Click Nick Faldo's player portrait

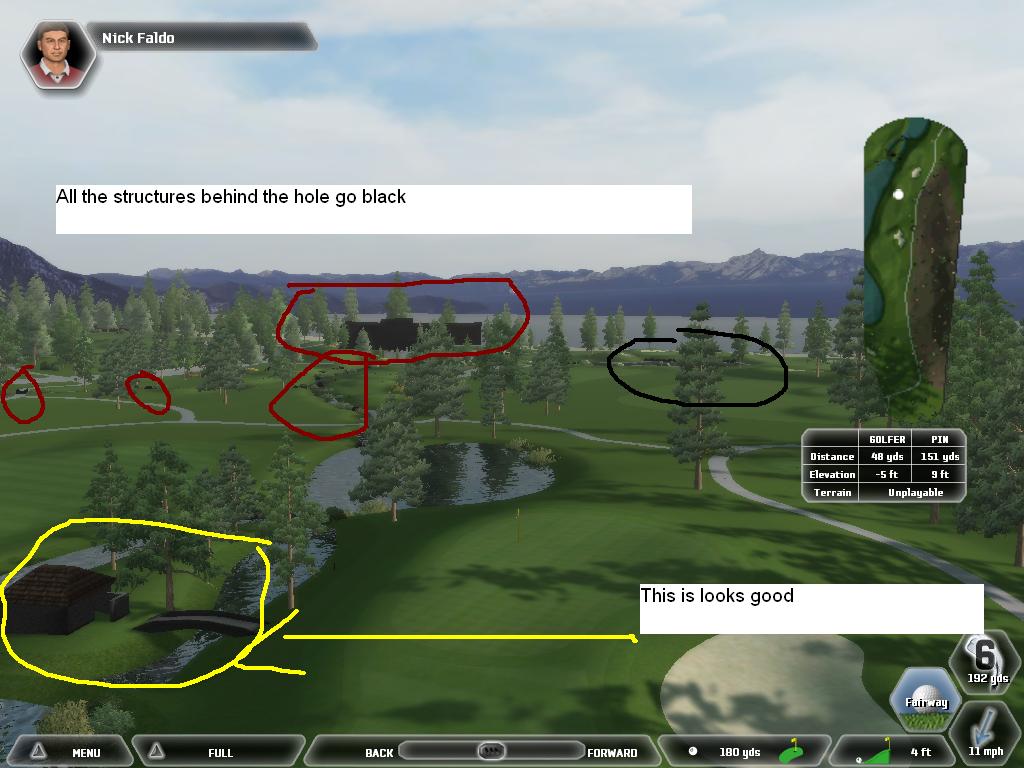59,54
